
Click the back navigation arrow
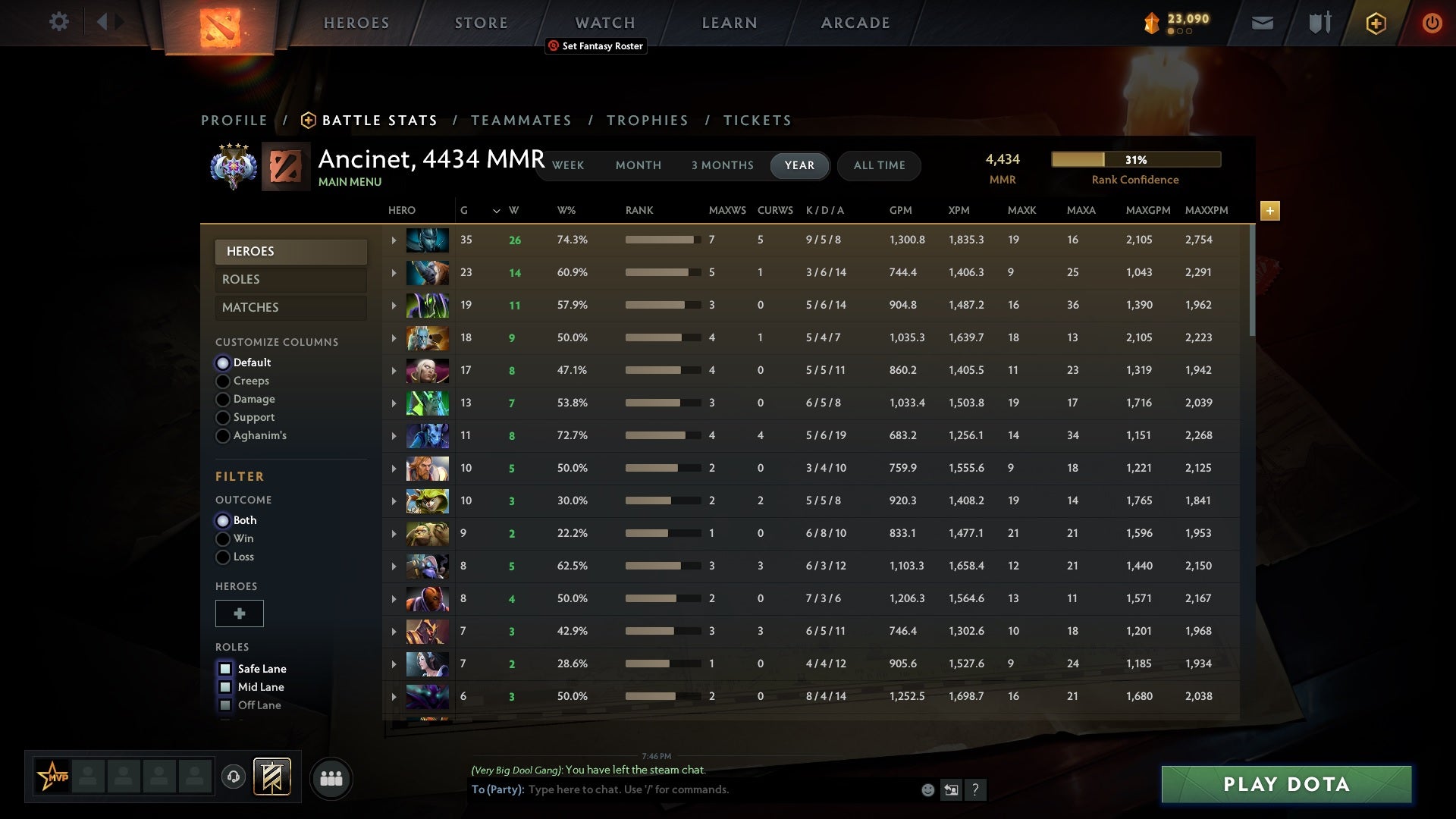104,22
